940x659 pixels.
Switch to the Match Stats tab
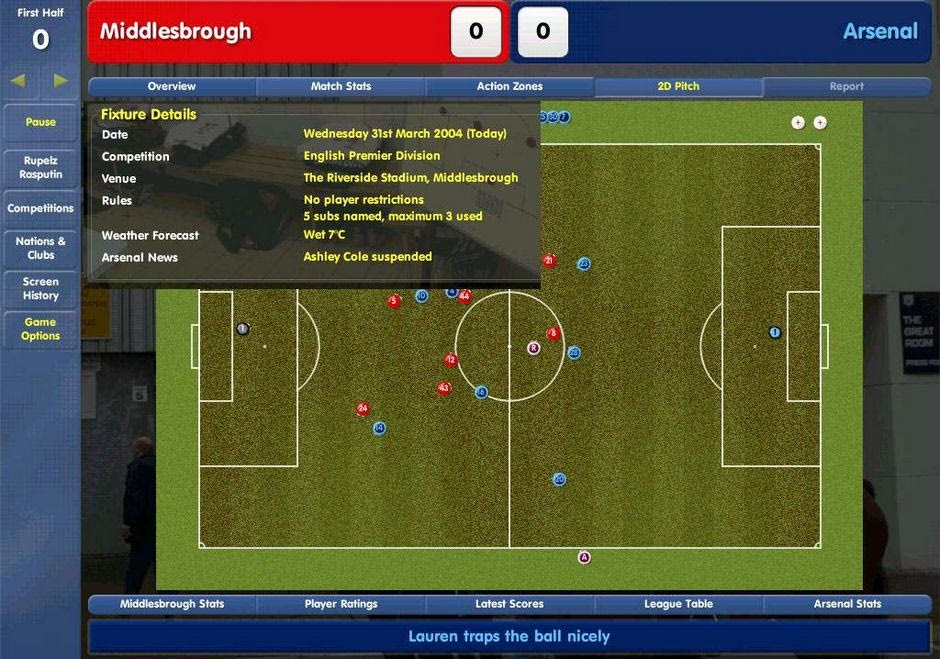(x=341, y=87)
